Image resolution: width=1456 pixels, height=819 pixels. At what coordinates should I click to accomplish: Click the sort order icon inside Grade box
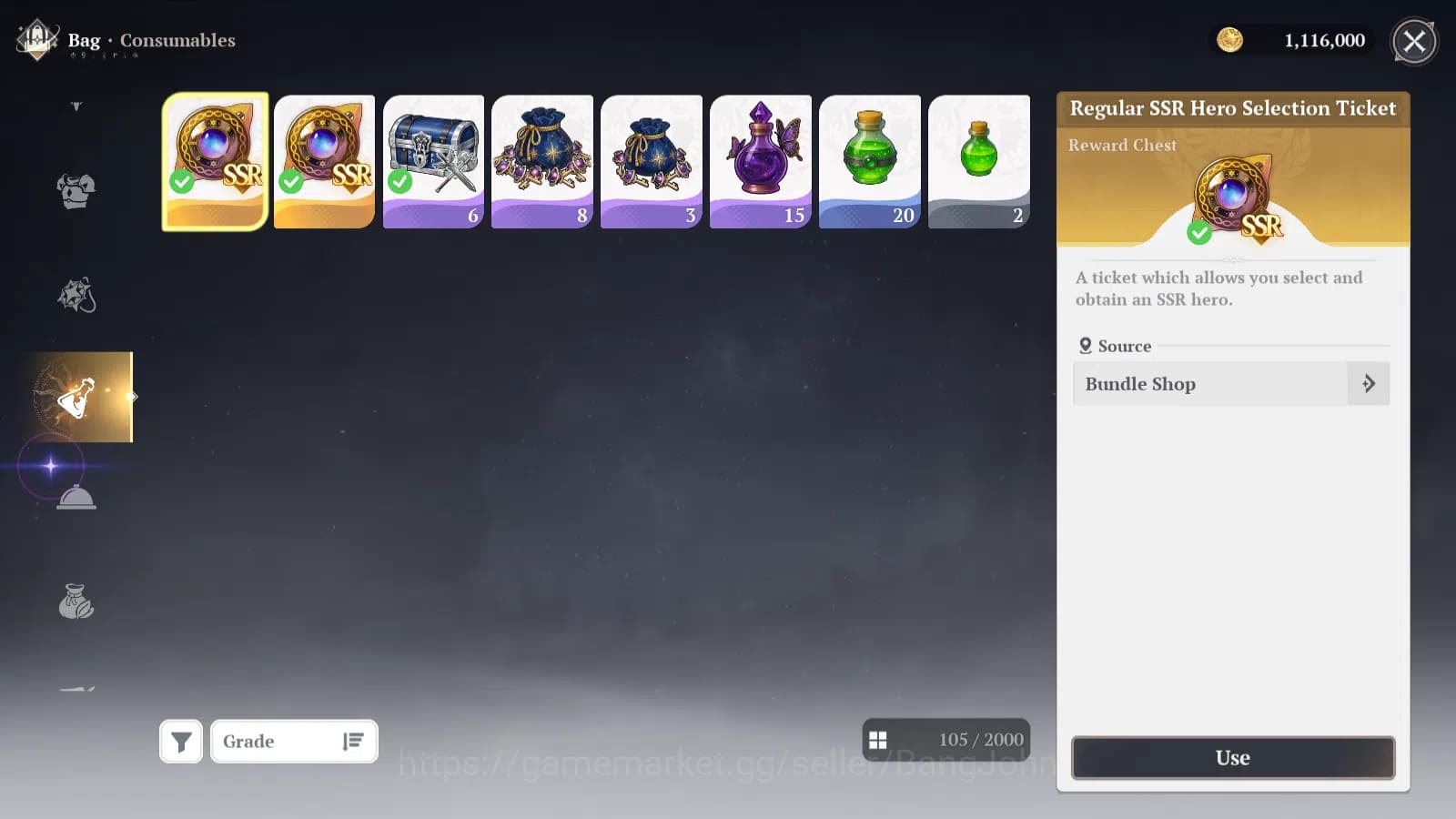coord(353,741)
